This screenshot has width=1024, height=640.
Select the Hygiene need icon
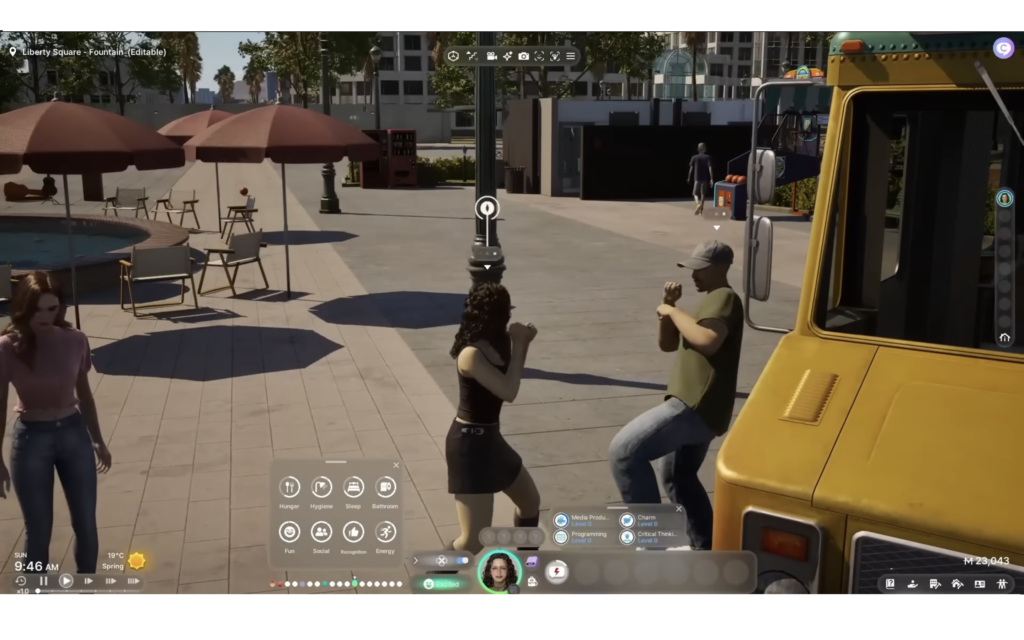(x=321, y=487)
